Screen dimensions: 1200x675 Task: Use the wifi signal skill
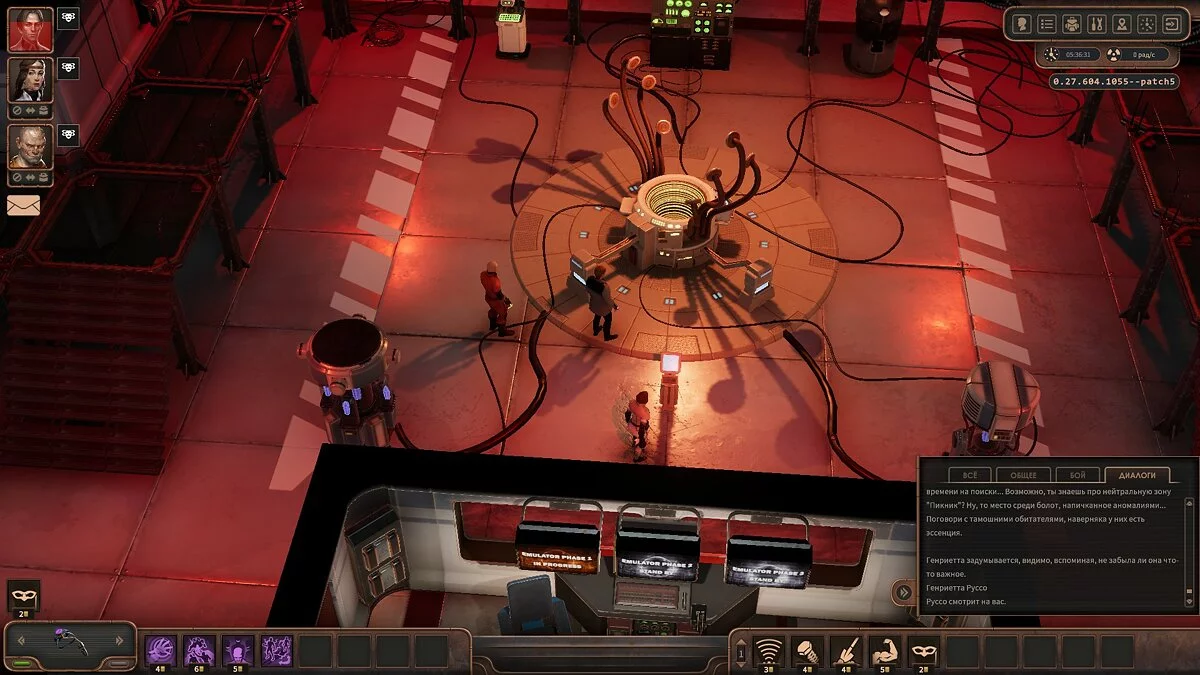pyautogui.click(x=768, y=651)
